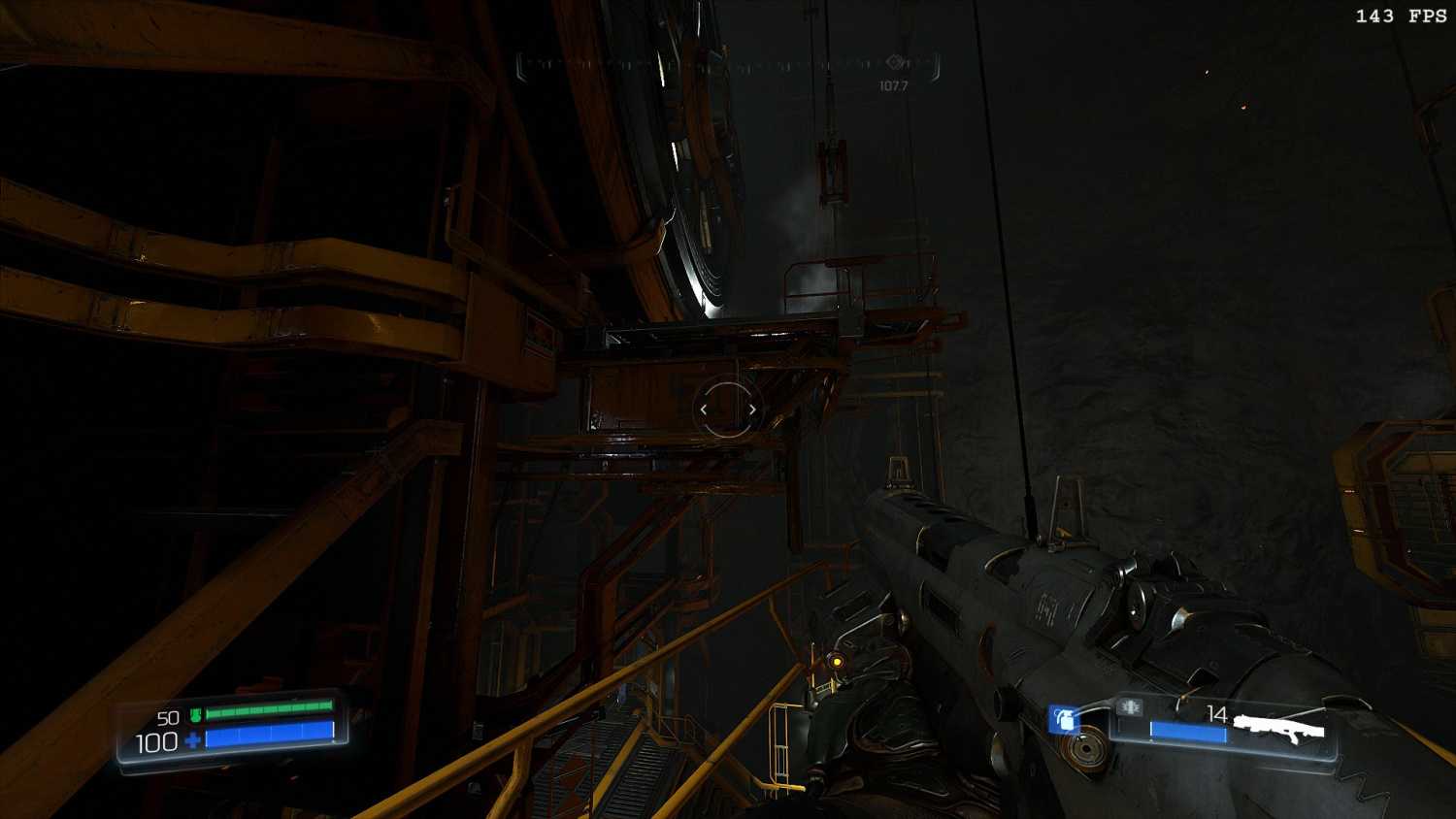
Task: Click the objective marker on the compass
Action: (895, 63)
